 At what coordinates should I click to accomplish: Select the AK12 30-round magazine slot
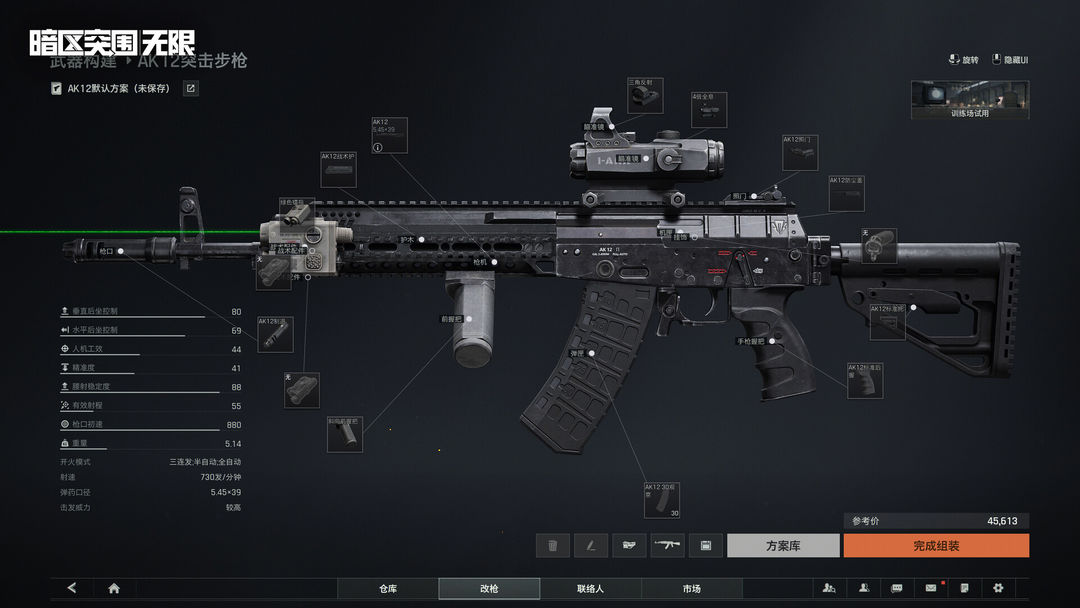coord(661,500)
